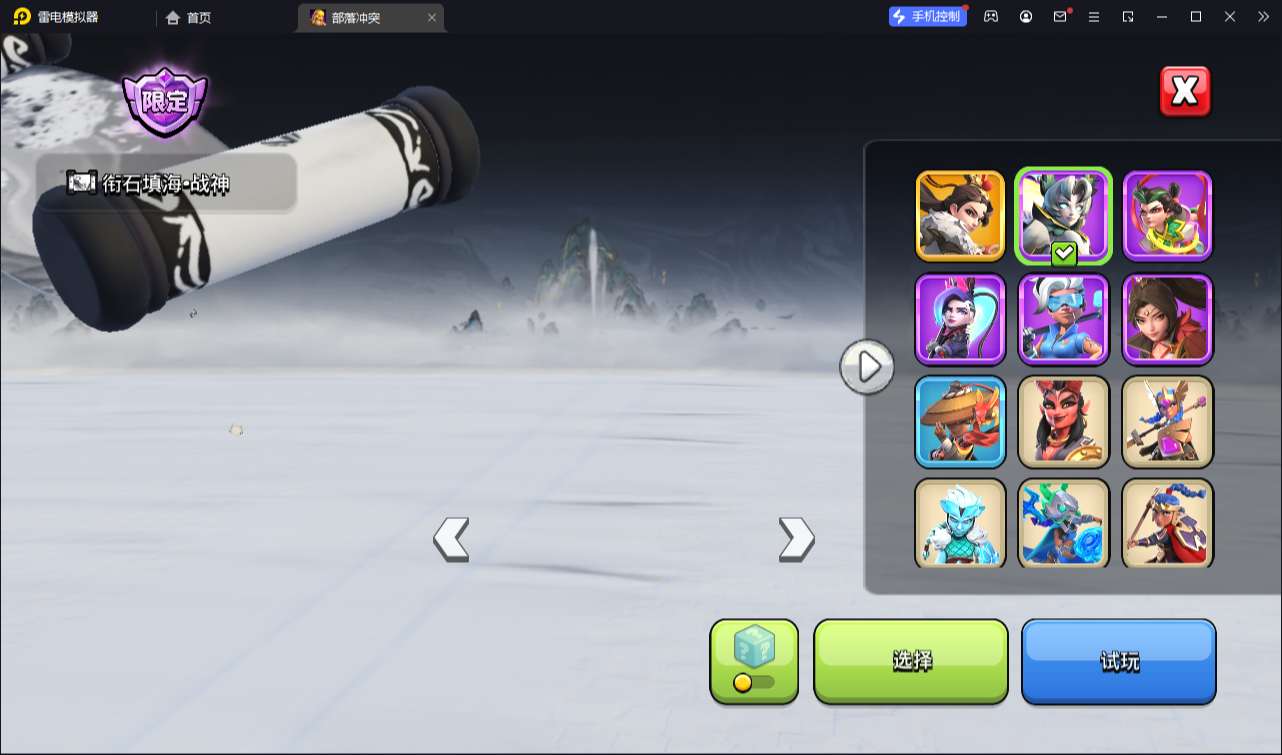This screenshot has height=755, width=1282.
Task: Close the skin preview with red X
Action: 1185,92
